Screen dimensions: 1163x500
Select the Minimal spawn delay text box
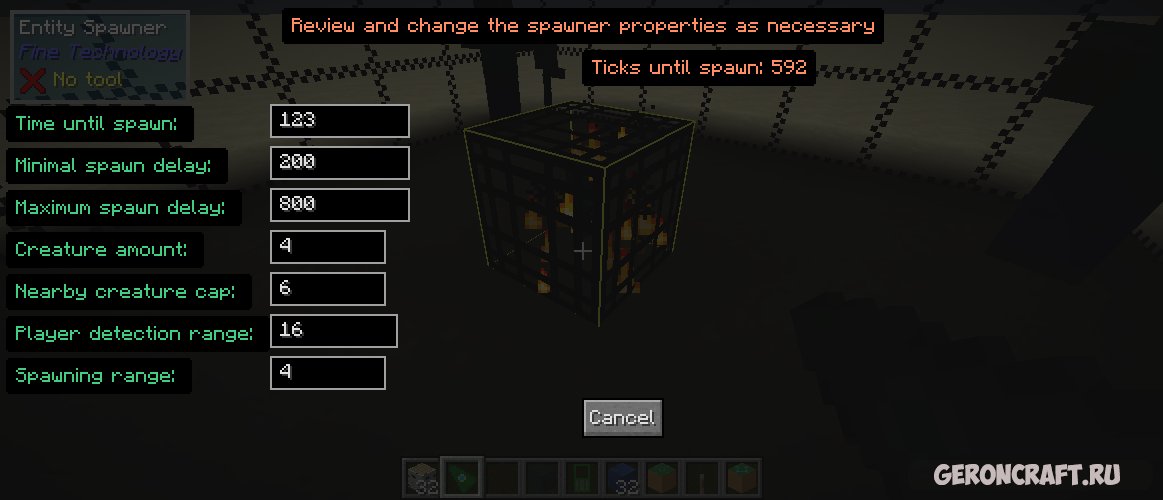(x=339, y=163)
